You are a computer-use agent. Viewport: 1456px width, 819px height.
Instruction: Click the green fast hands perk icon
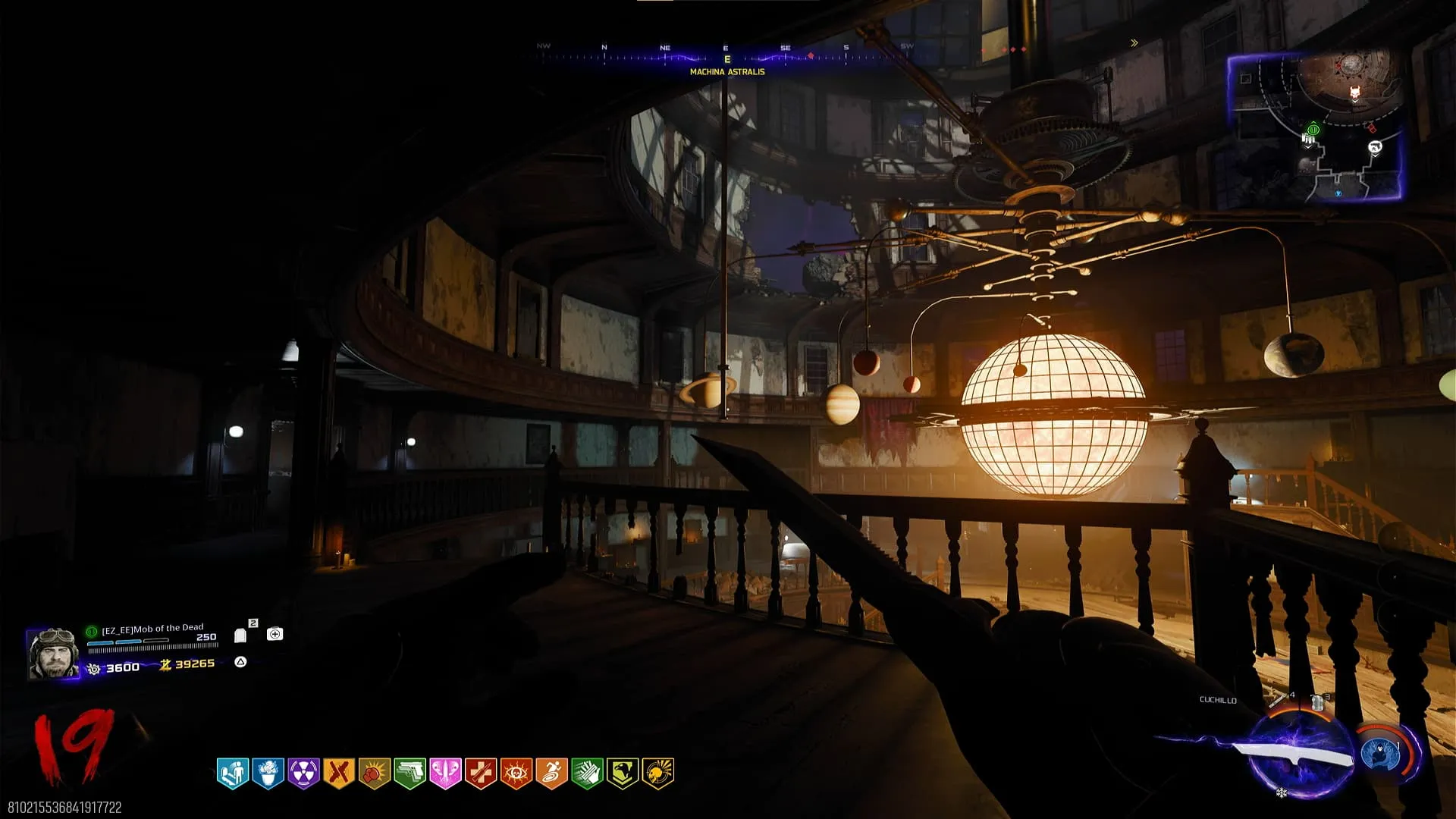point(587,773)
